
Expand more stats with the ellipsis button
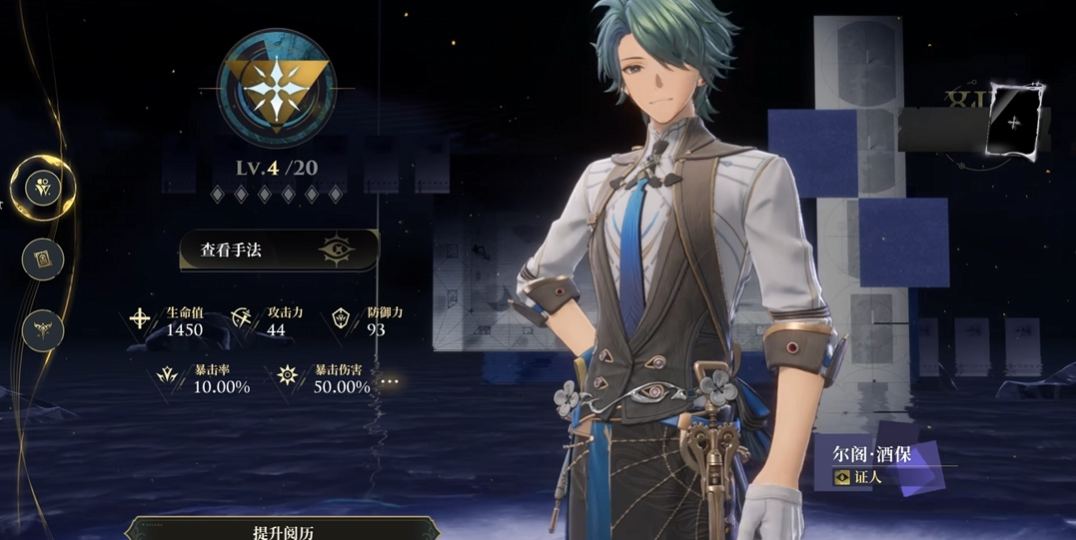pos(389,381)
